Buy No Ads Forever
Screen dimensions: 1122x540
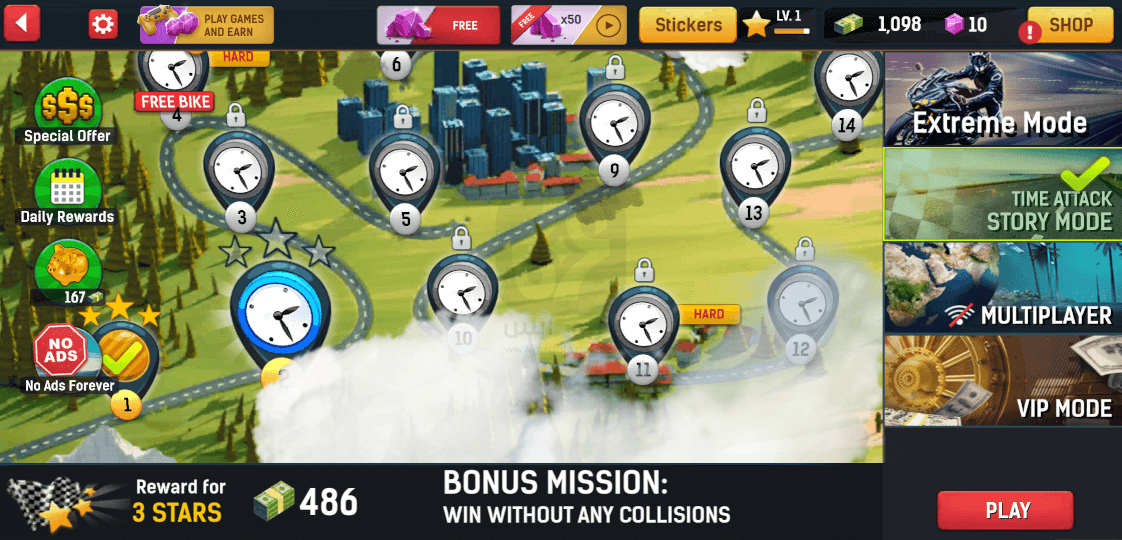61,355
